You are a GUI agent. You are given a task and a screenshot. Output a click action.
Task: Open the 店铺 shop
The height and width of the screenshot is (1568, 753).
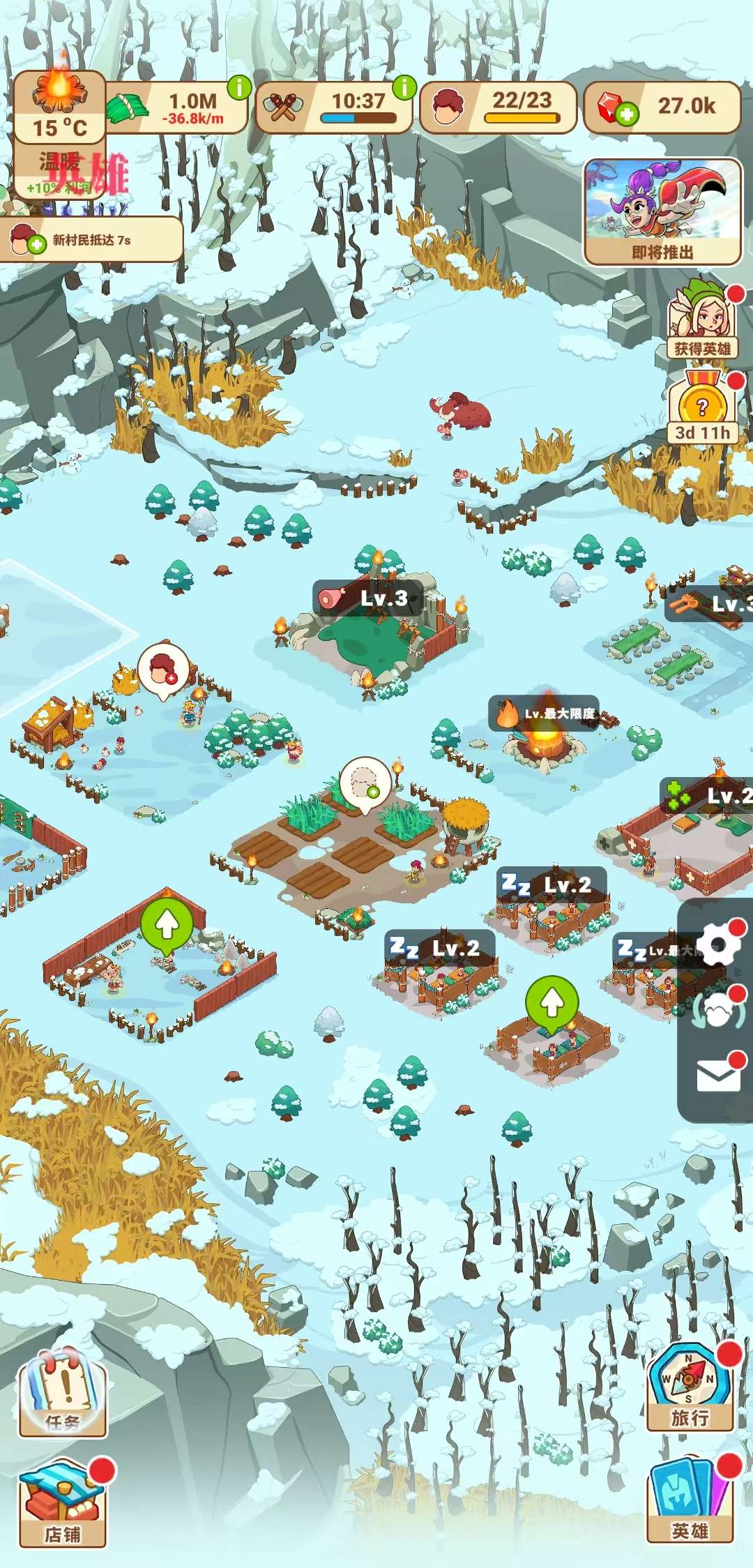coord(63,1505)
